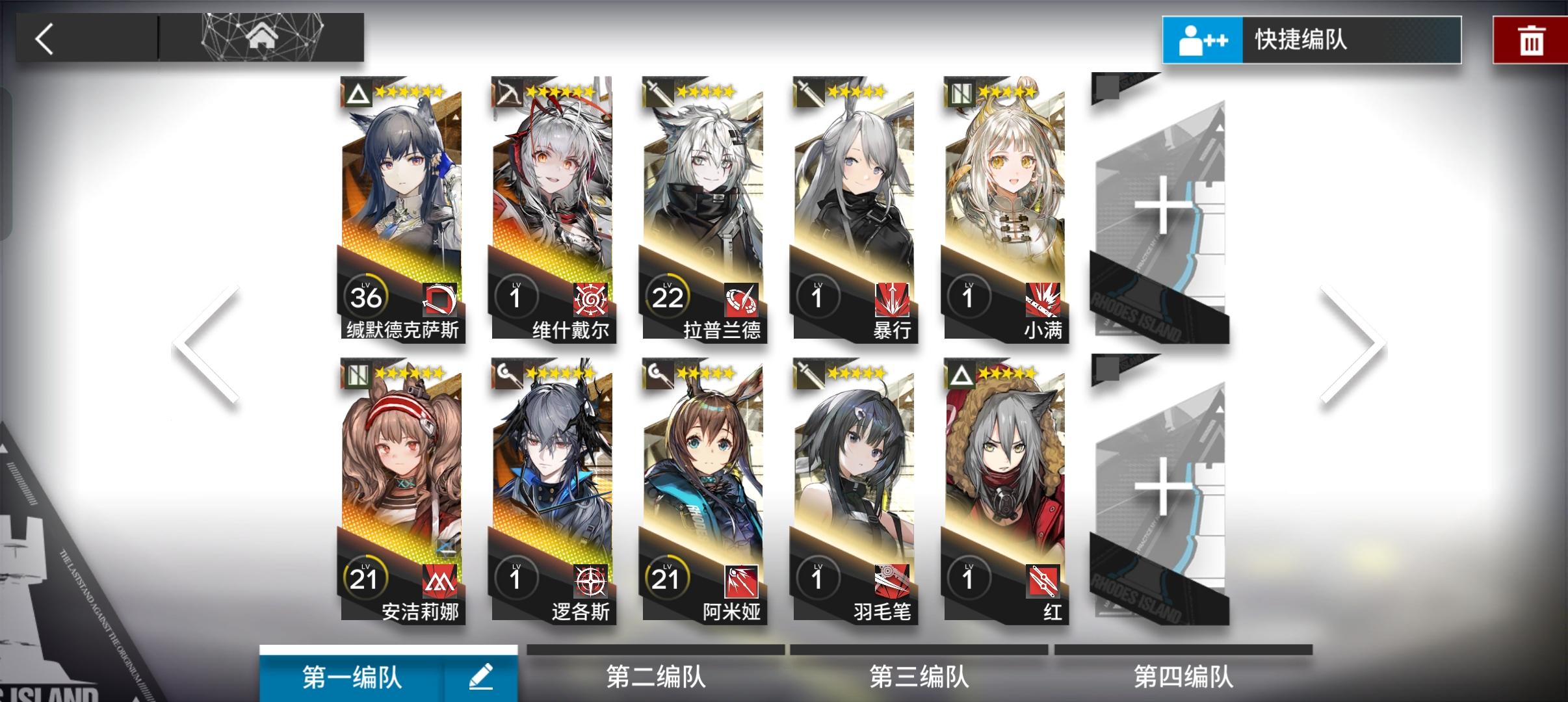Click the back chevron at top left
Image resolution: width=1568 pixels, height=702 pixels.
click(x=46, y=38)
